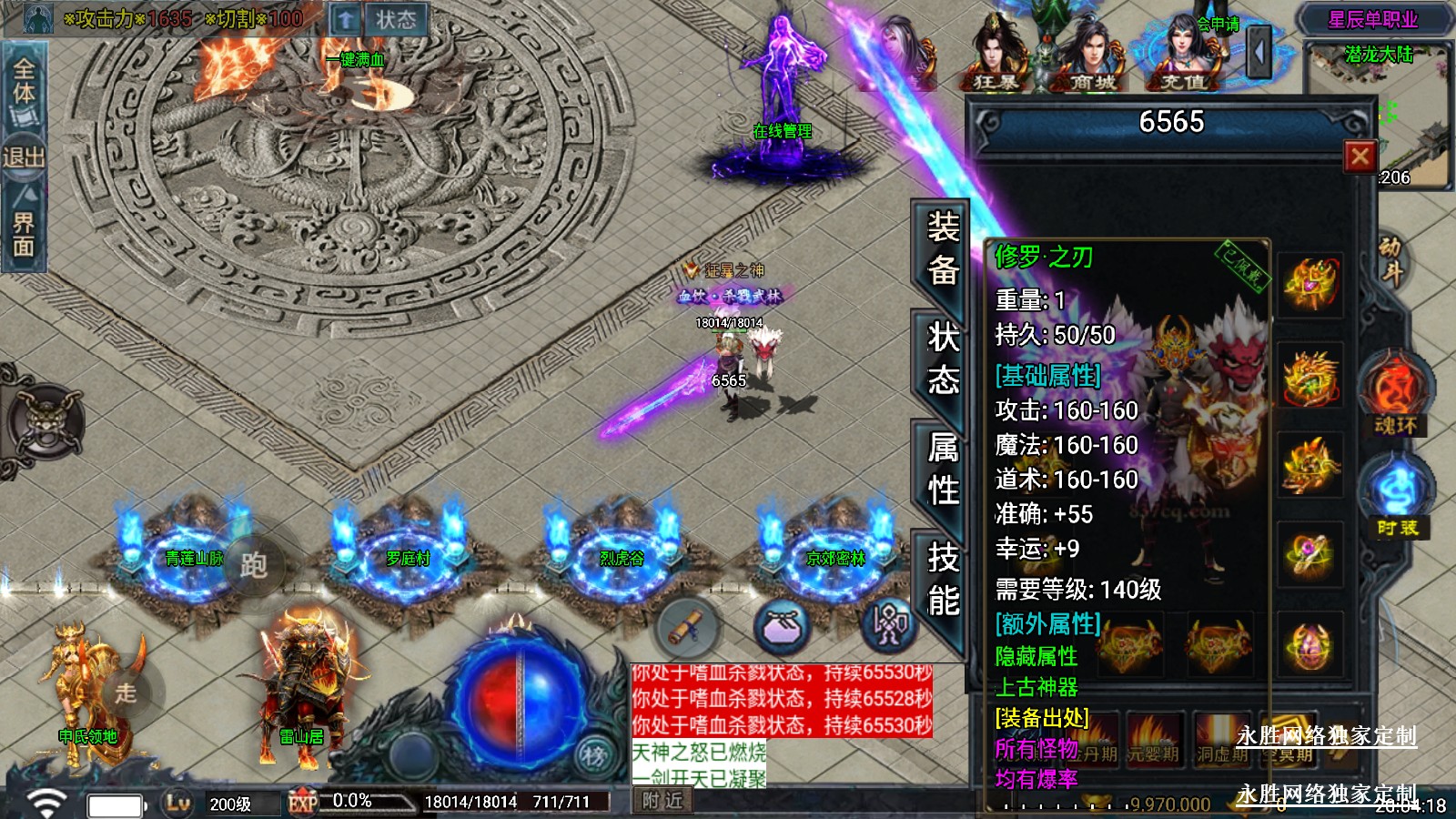This screenshot has height=819, width=1456.
Task: Use the scroll item quick slot
Action: pyautogui.click(x=687, y=626)
